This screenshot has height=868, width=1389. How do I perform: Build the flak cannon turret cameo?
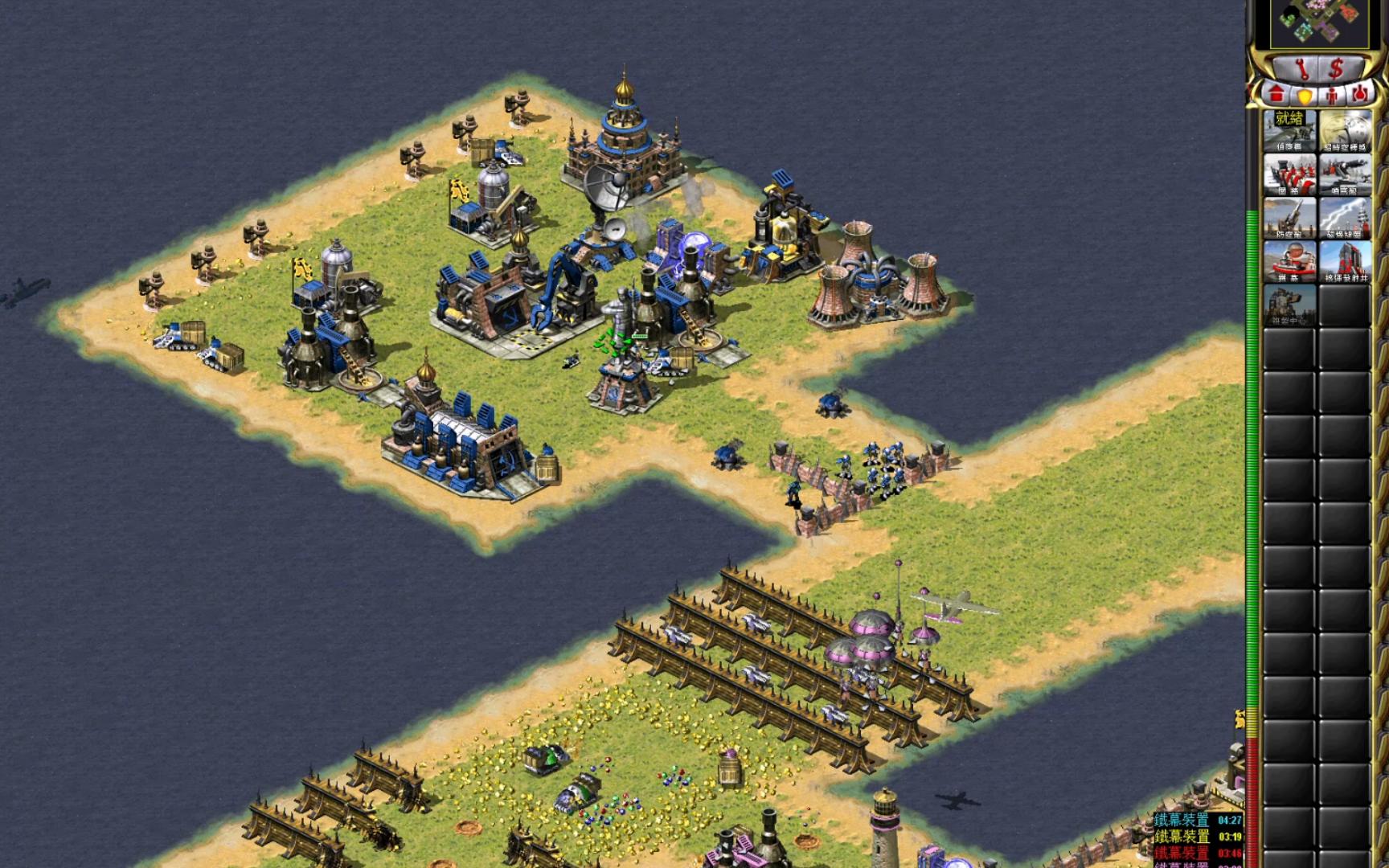(x=1345, y=174)
